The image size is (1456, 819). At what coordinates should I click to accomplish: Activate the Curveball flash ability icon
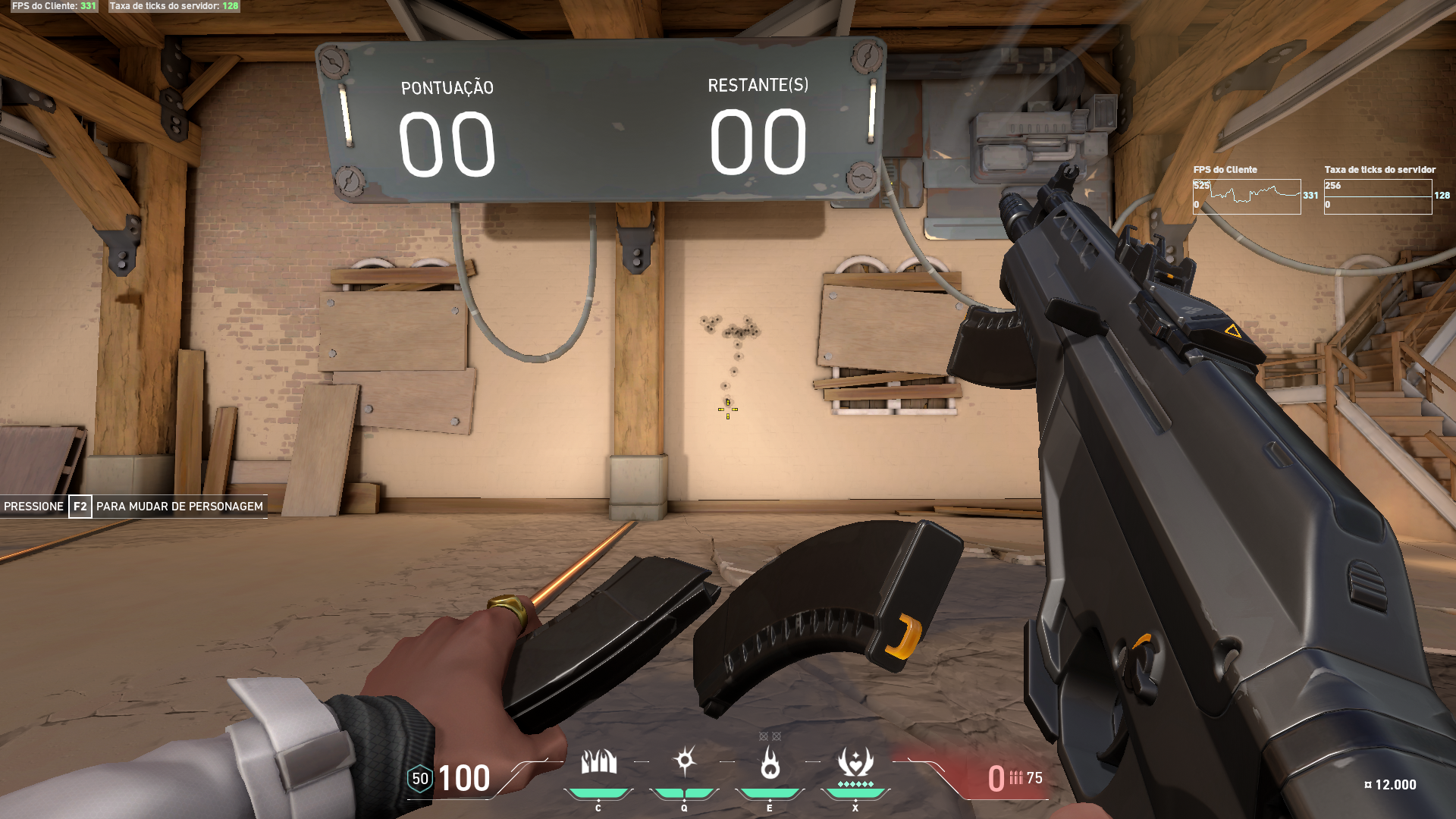tap(685, 761)
